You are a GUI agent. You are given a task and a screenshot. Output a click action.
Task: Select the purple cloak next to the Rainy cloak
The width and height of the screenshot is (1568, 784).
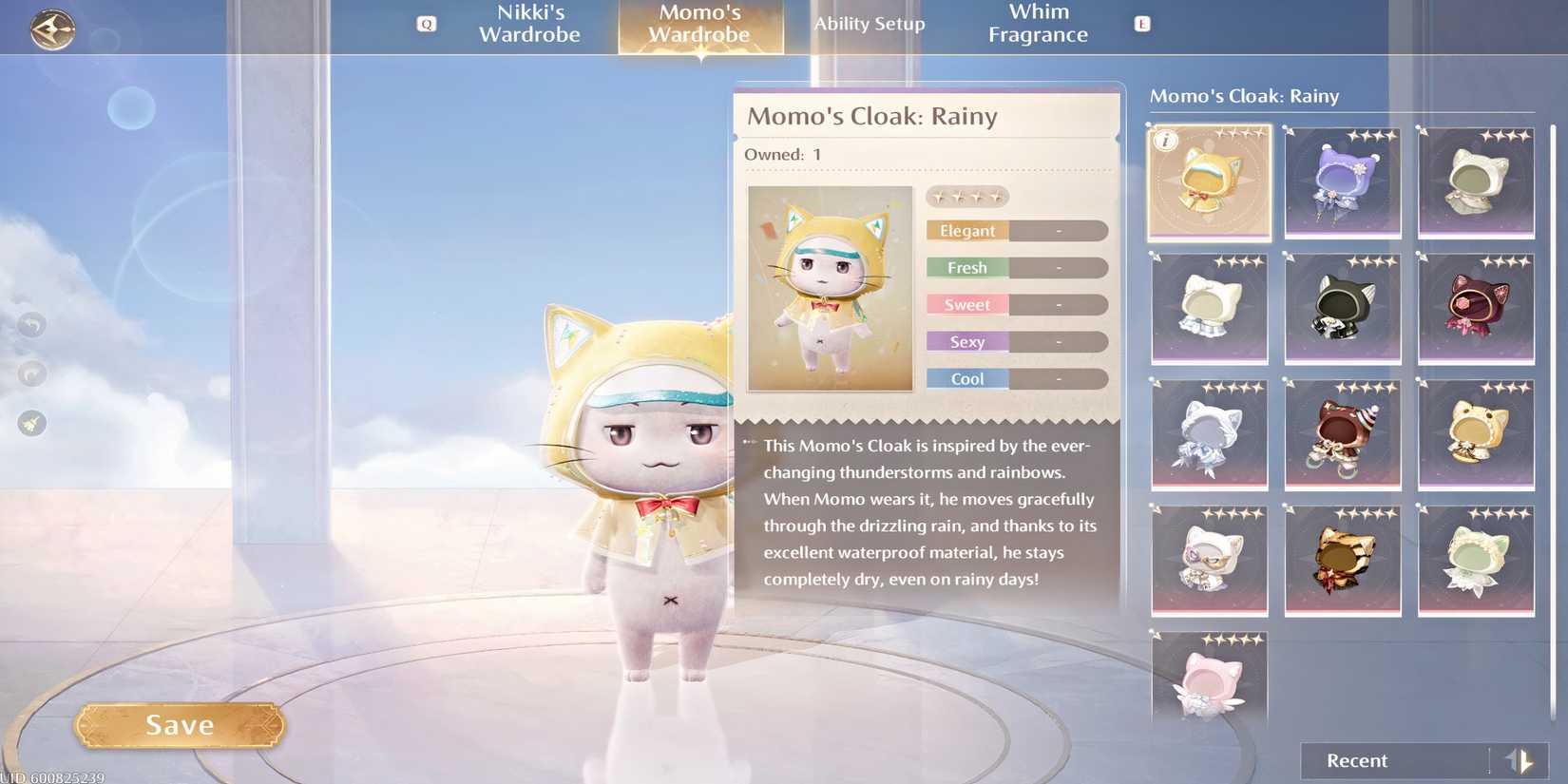point(1342,182)
